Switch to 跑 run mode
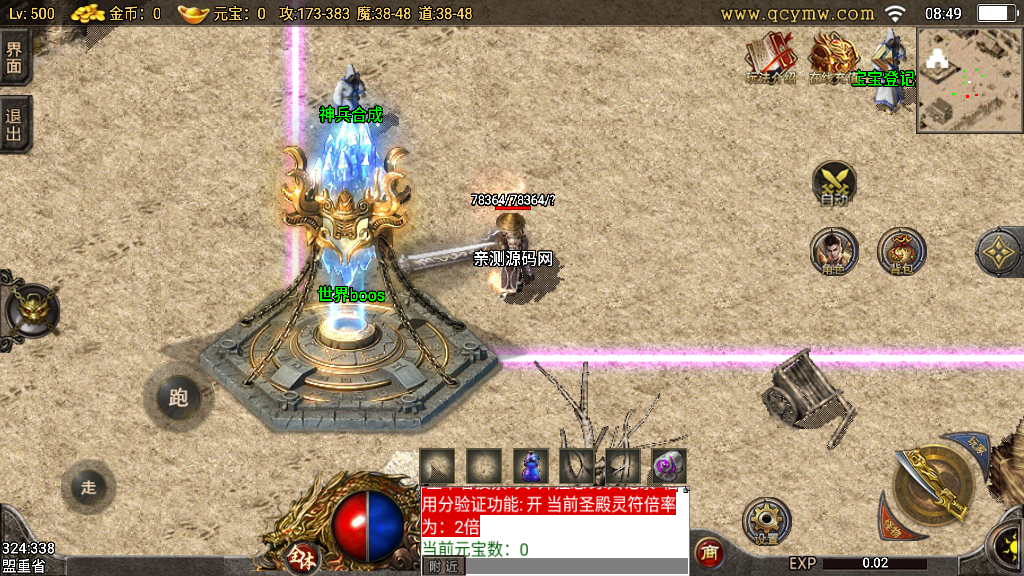 [x=178, y=399]
